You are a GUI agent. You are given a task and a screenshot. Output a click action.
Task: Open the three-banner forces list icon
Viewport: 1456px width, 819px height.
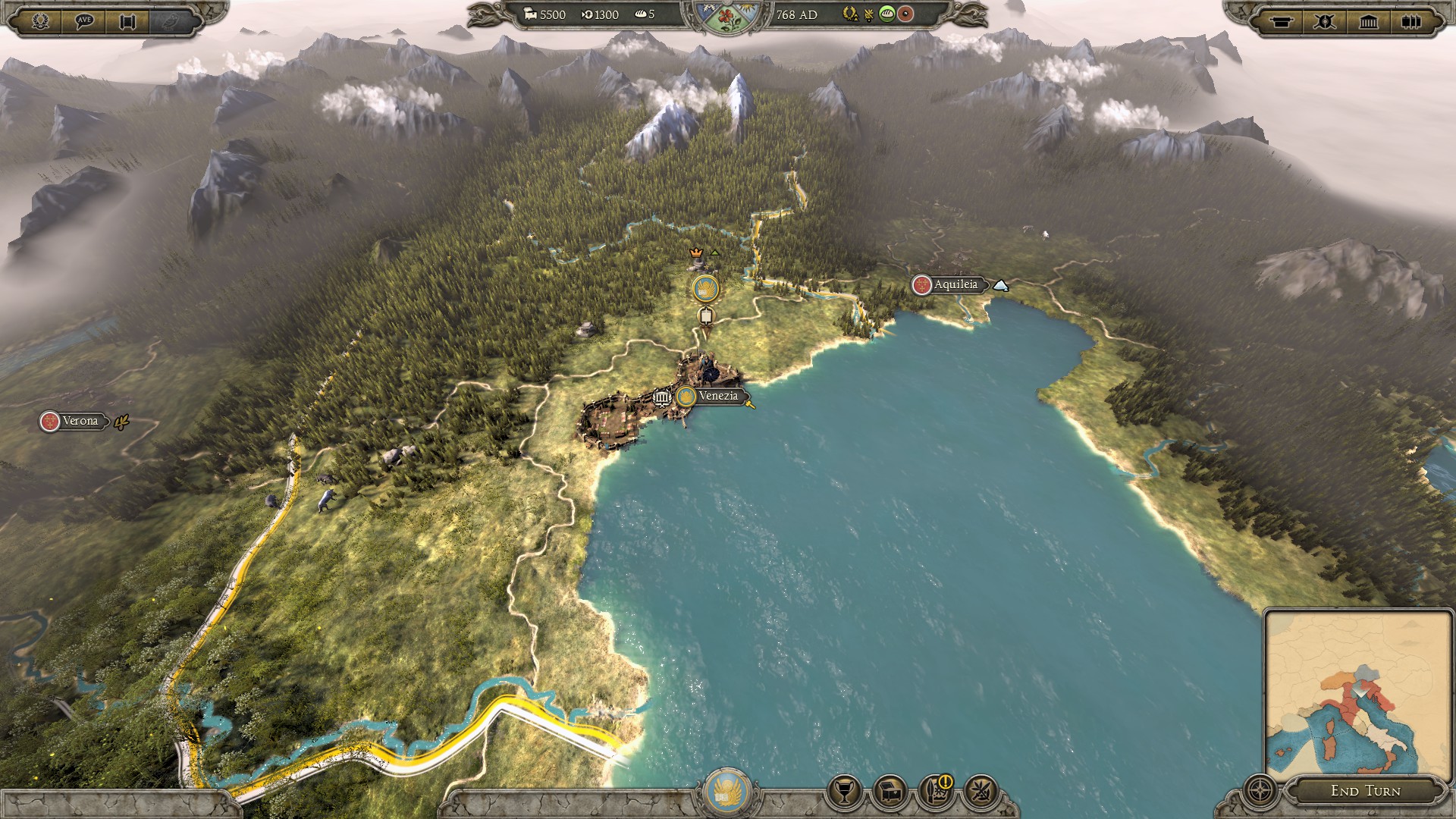pos(1411,21)
